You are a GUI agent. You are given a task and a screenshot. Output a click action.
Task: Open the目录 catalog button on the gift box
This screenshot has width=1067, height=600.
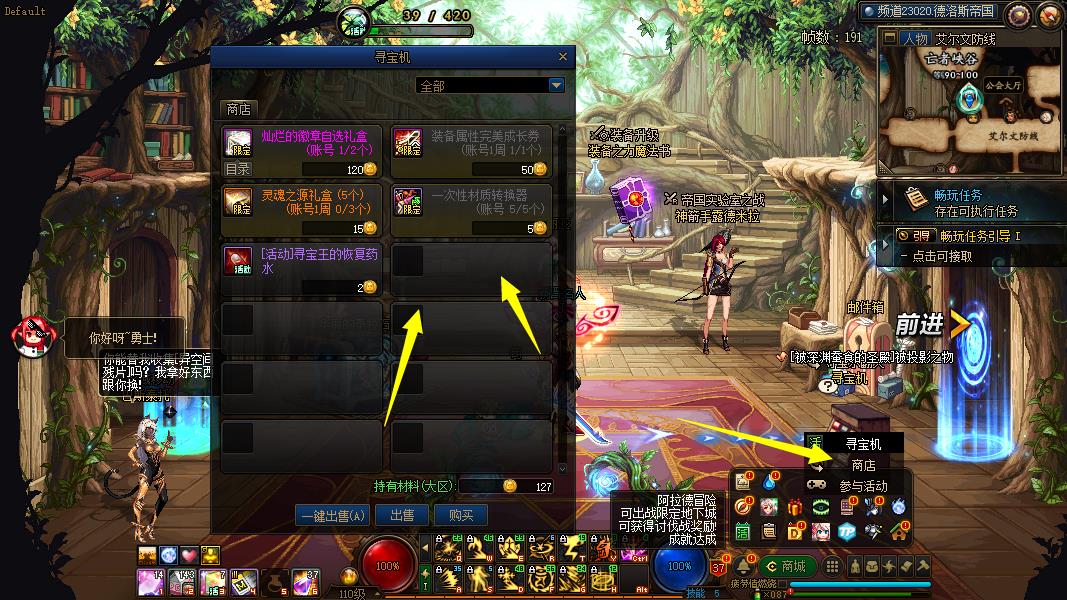(238, 170)
